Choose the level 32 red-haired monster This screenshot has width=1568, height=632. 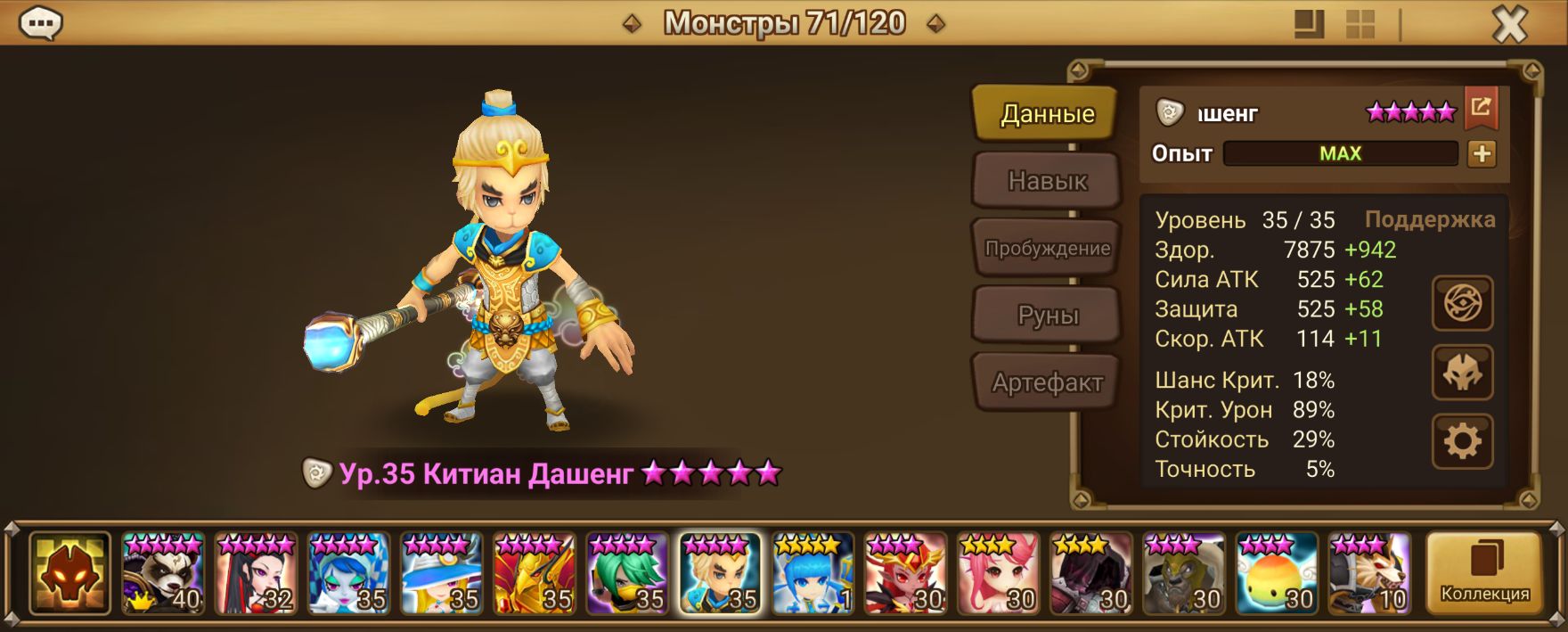[x=256, y=573]
